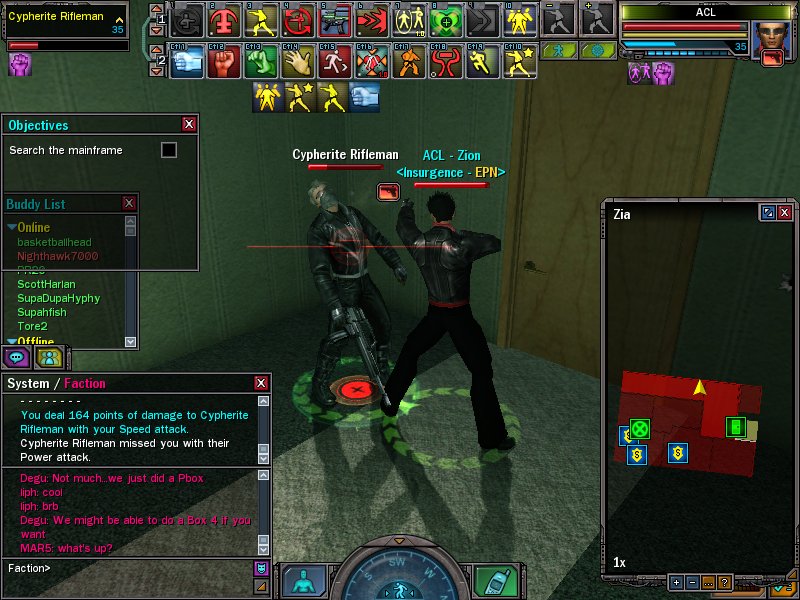The width and height of the screenshot is (800, 600).
Task: Switch to the Faction chat tab
Action: pos(85,383)
